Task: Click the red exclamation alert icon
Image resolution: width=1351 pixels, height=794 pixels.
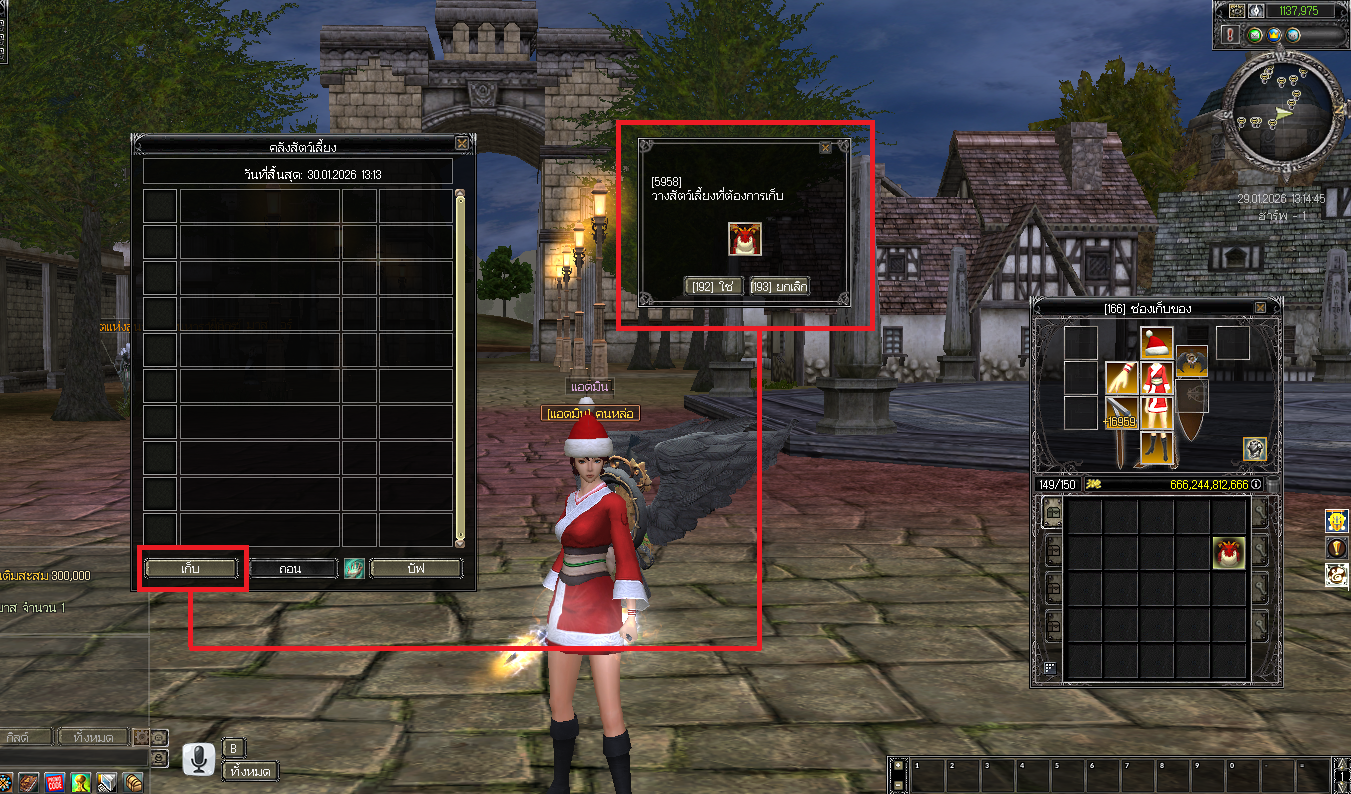Action: (1229, 35)
